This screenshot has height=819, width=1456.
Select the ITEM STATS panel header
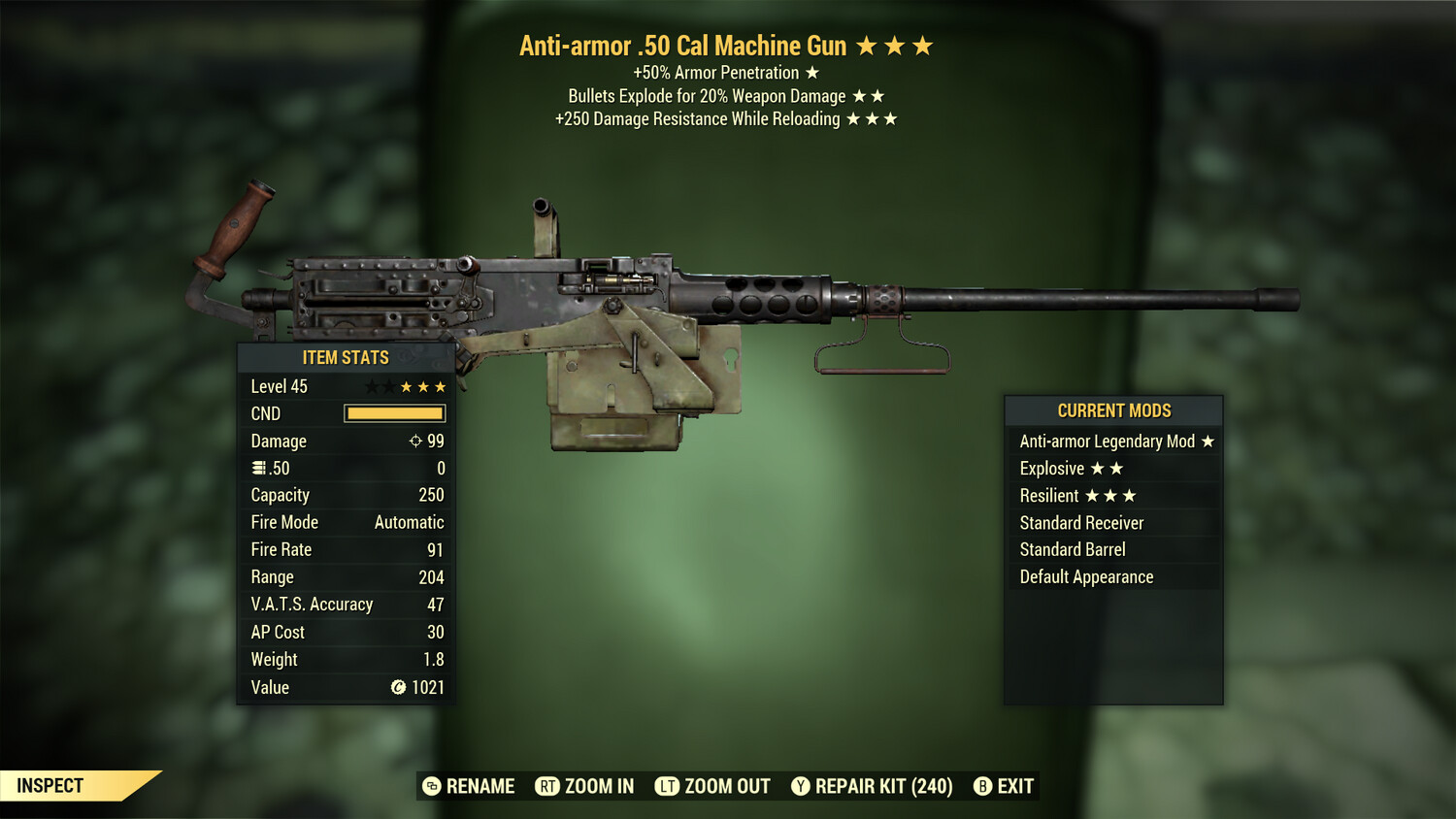345,357
